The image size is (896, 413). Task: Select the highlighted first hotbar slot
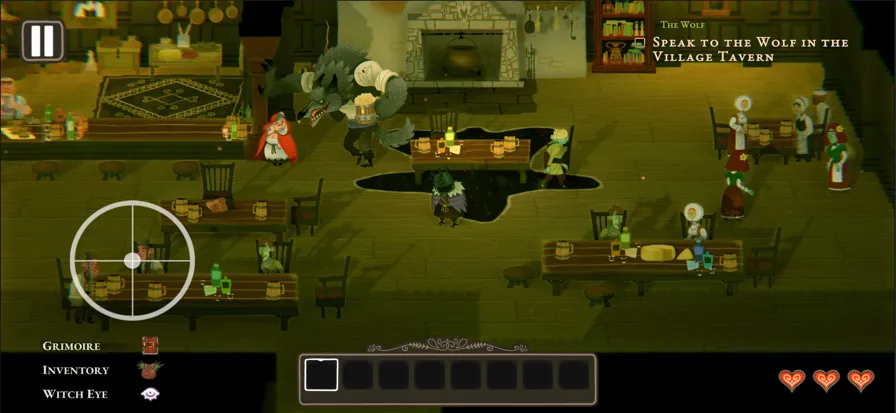(x=321, y=375)
